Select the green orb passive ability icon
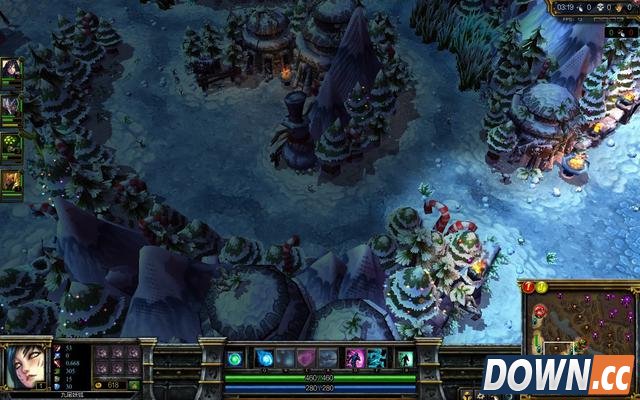The image size is (640, 400). 235,358
